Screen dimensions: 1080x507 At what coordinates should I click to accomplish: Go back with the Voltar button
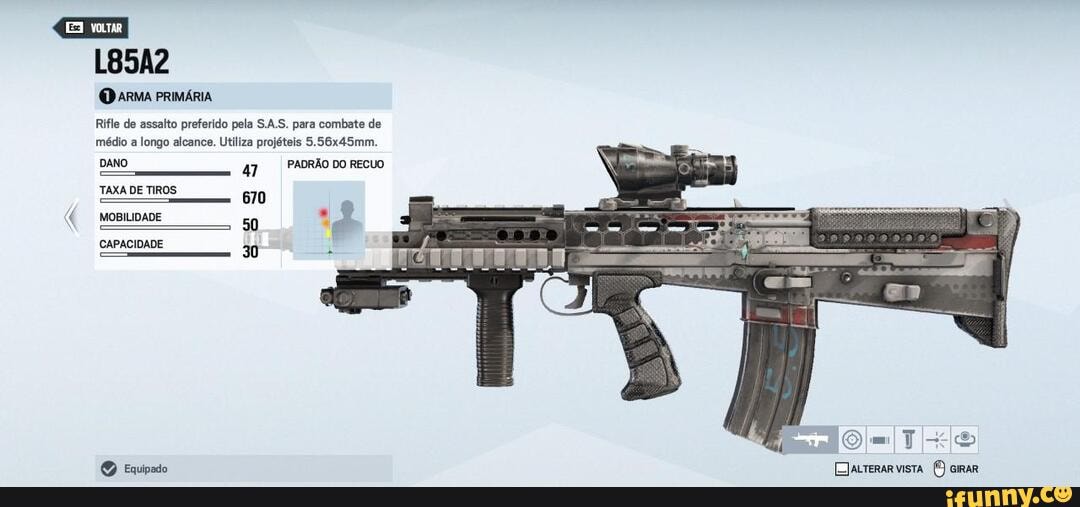click(90, 28)
